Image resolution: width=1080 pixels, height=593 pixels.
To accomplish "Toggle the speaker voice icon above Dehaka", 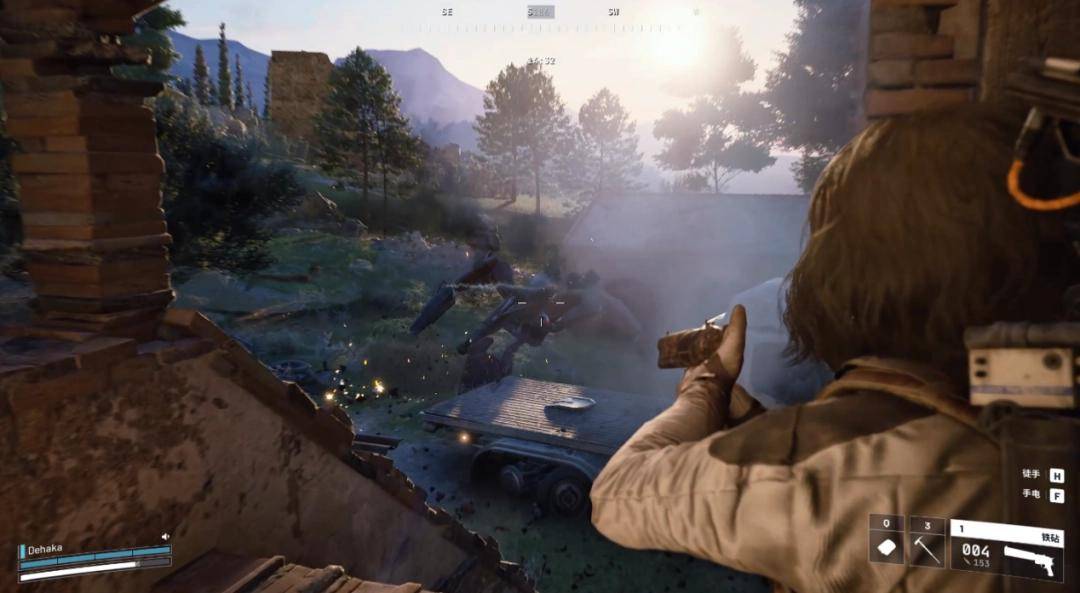I will point(165,537).
